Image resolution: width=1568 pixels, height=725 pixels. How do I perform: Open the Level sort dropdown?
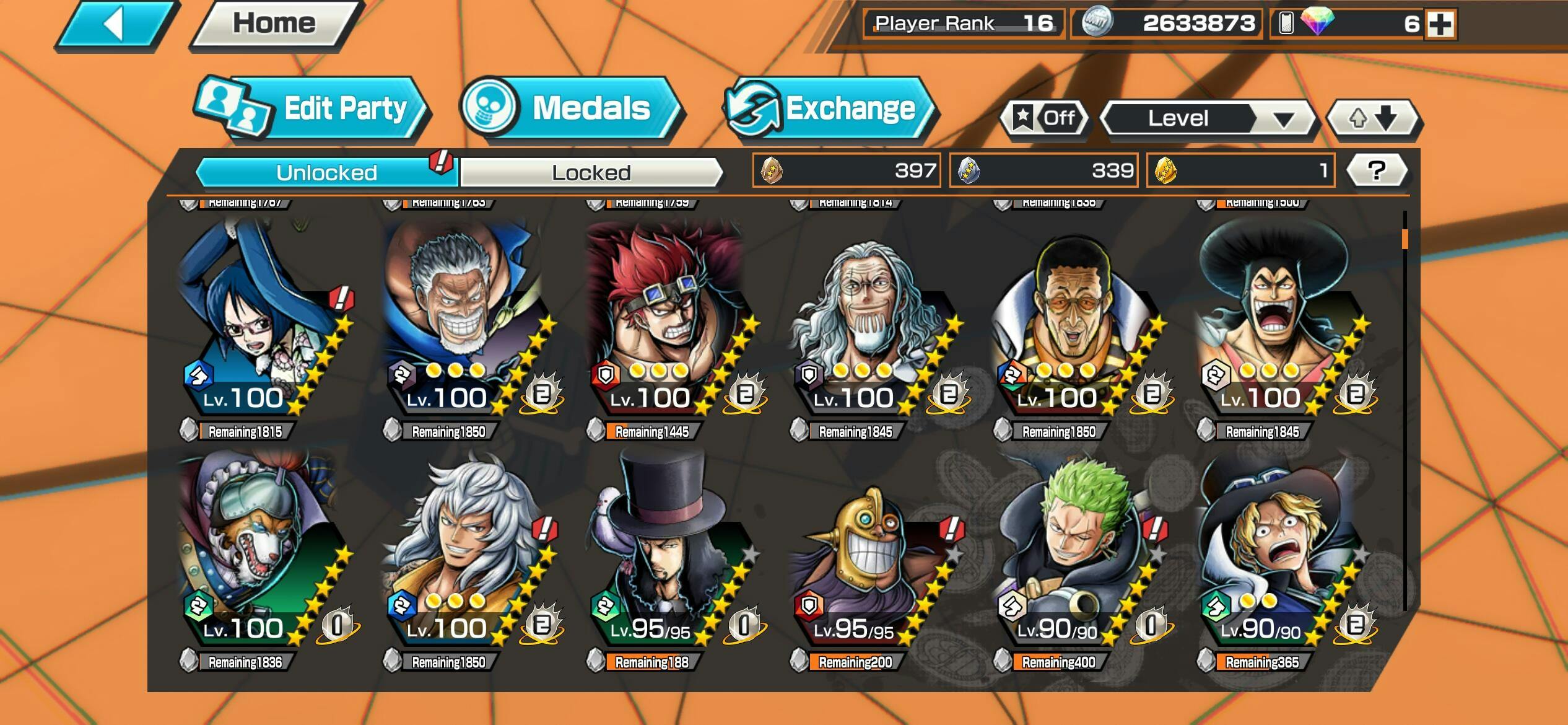(x=1208, y=118)
